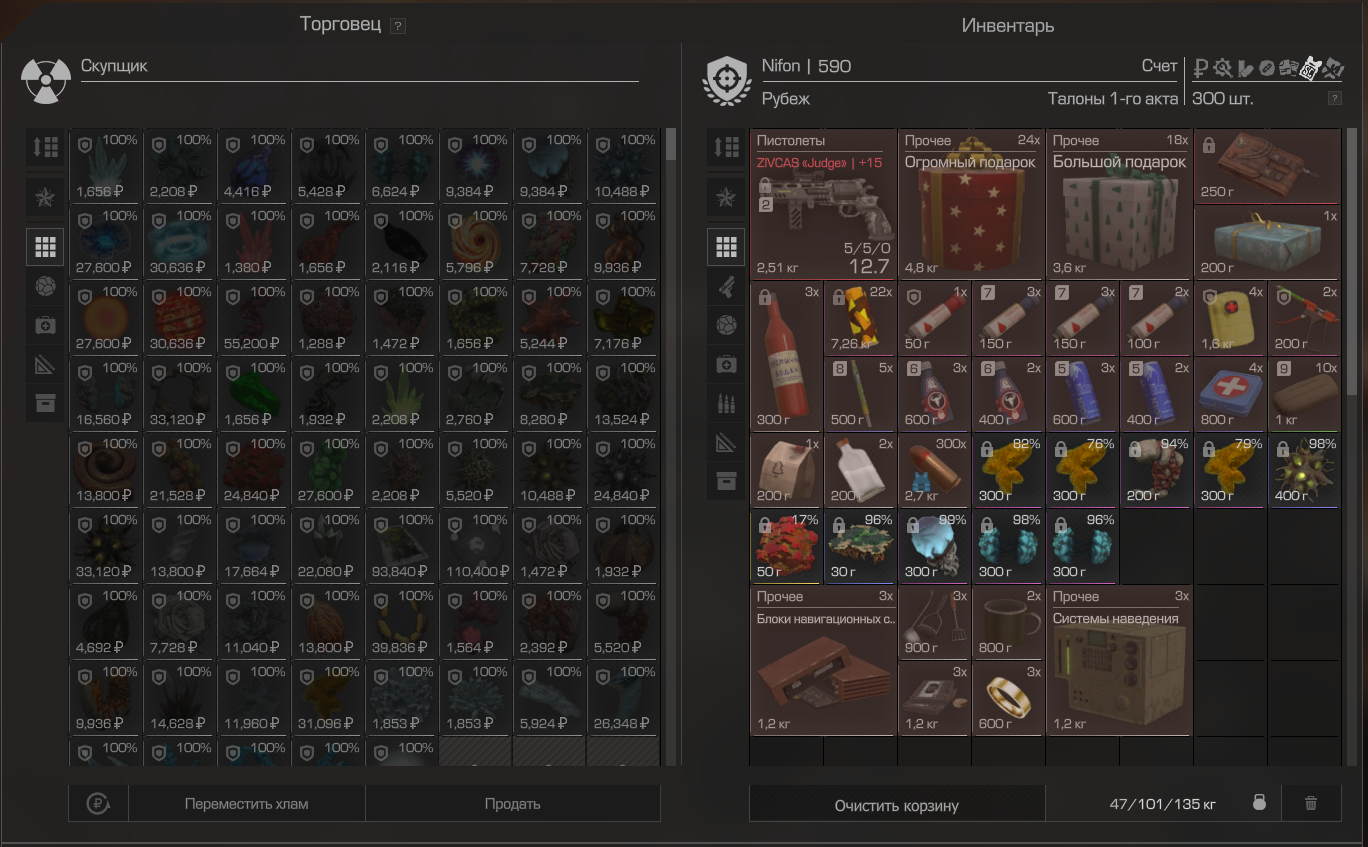Click the trader ruble refresh icon
This screenshot has width=1368, height=847.
click(98, 803)
